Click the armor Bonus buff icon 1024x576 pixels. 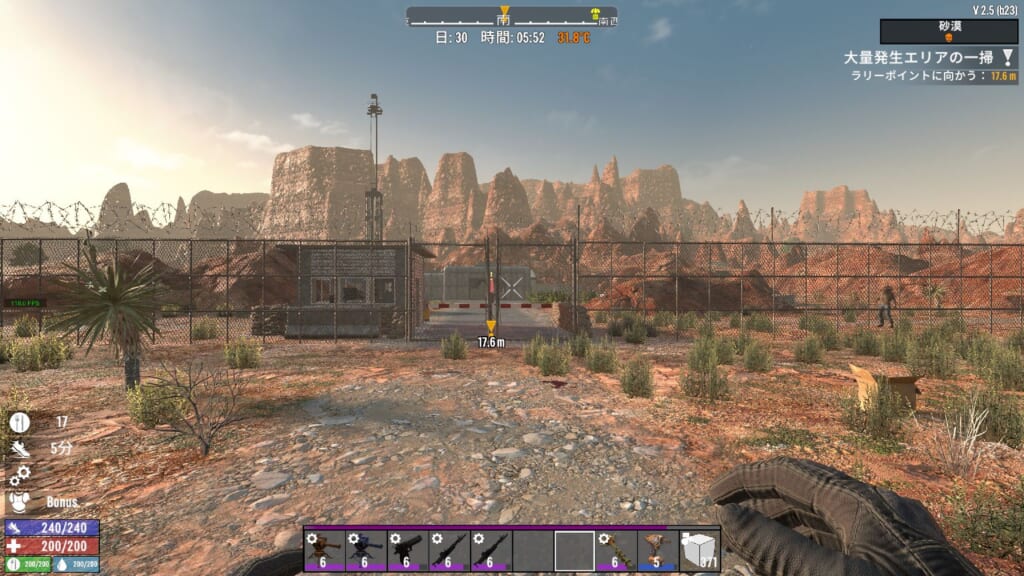point(20,501)
